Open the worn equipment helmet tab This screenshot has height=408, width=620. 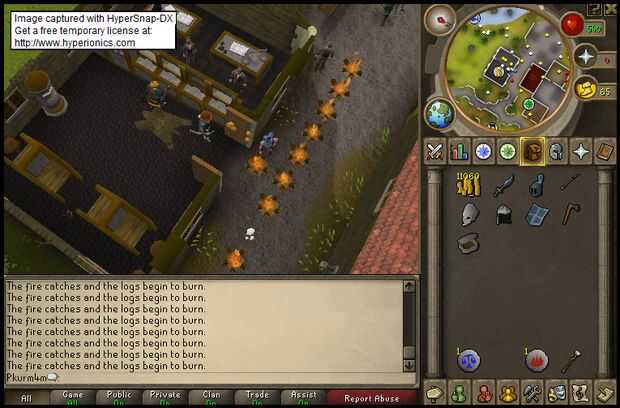pyautogui.click(x=556, y=152)
